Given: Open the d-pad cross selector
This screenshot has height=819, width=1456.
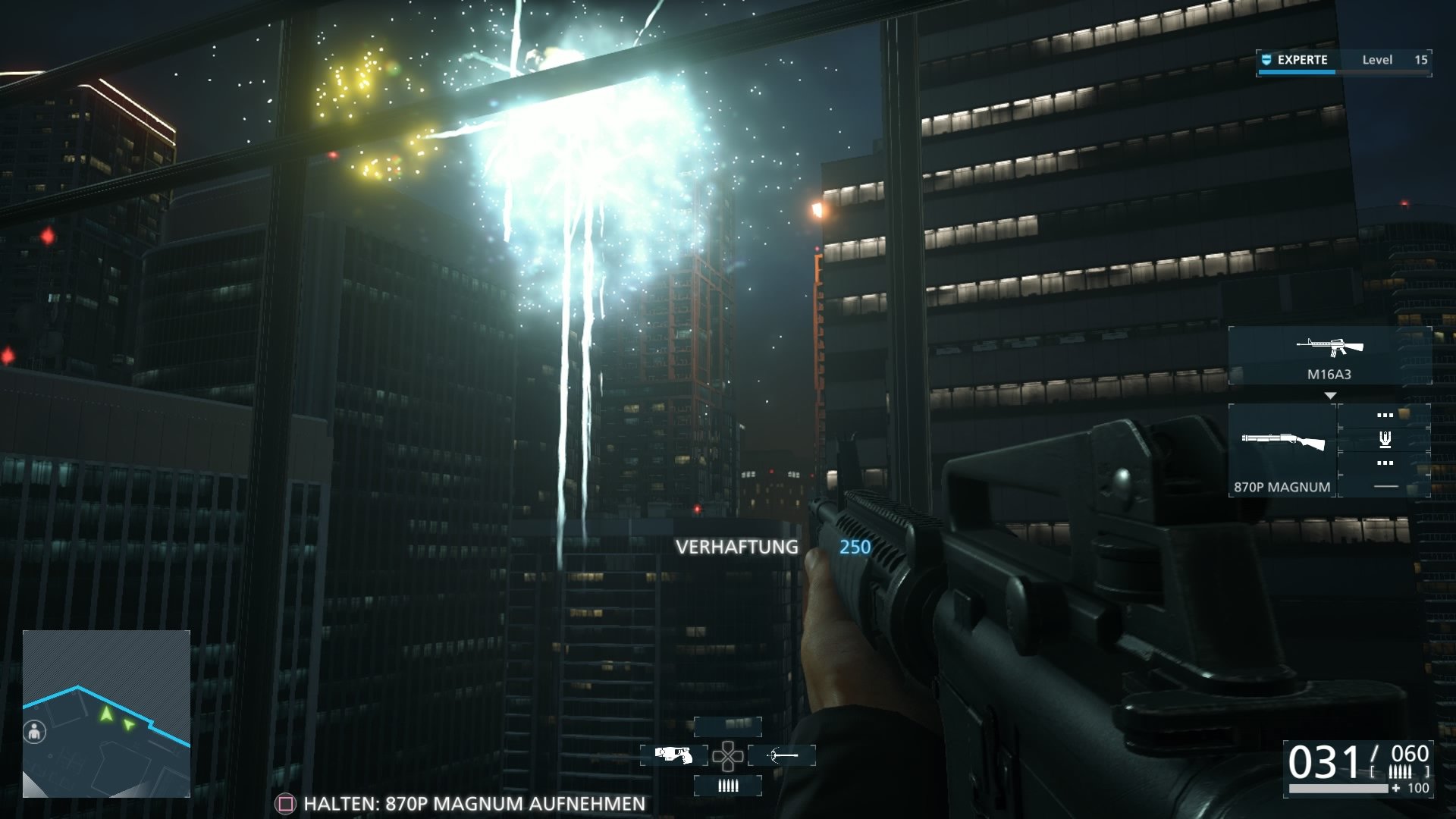Looking at the screenshot, I should pos(726,755).
